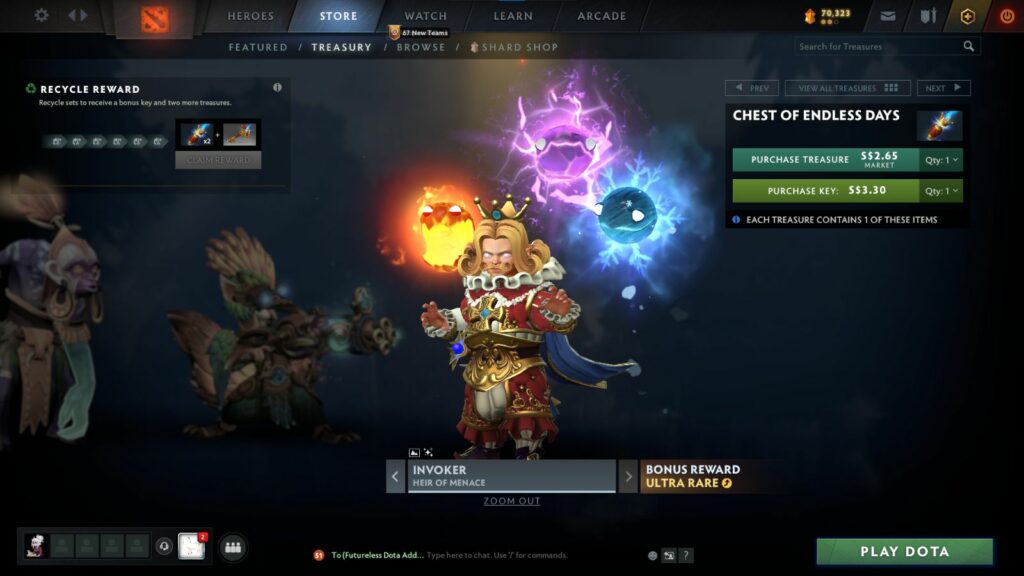Click the Zoom Out link
This screenshot has width=1024, height=576.
(x=512, y=501)
